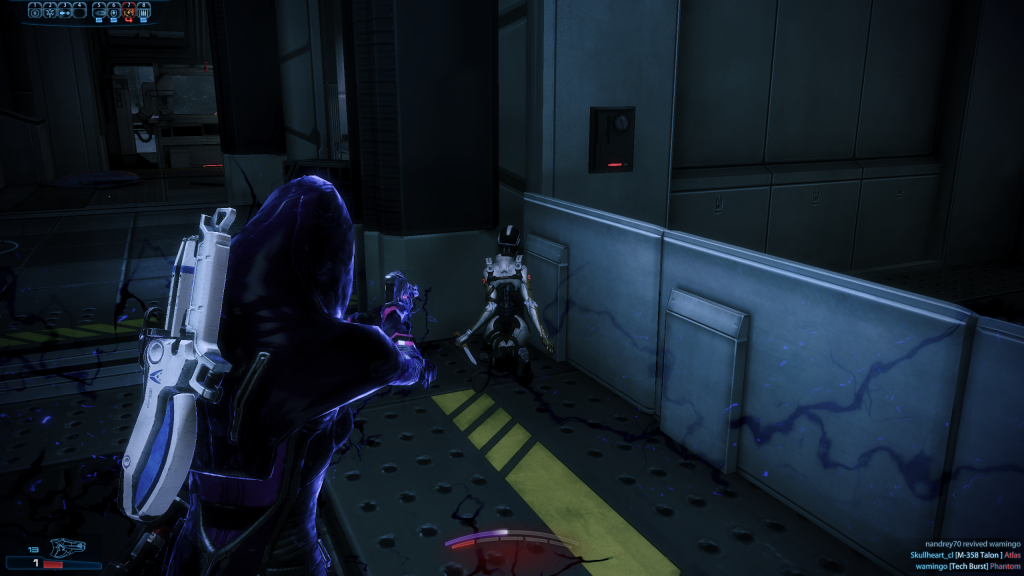Use the missile consumable in slot 5
Image resolution: width=1024 pixels, height=576 pixels.
pyautogui.click(x=99, y=12)
